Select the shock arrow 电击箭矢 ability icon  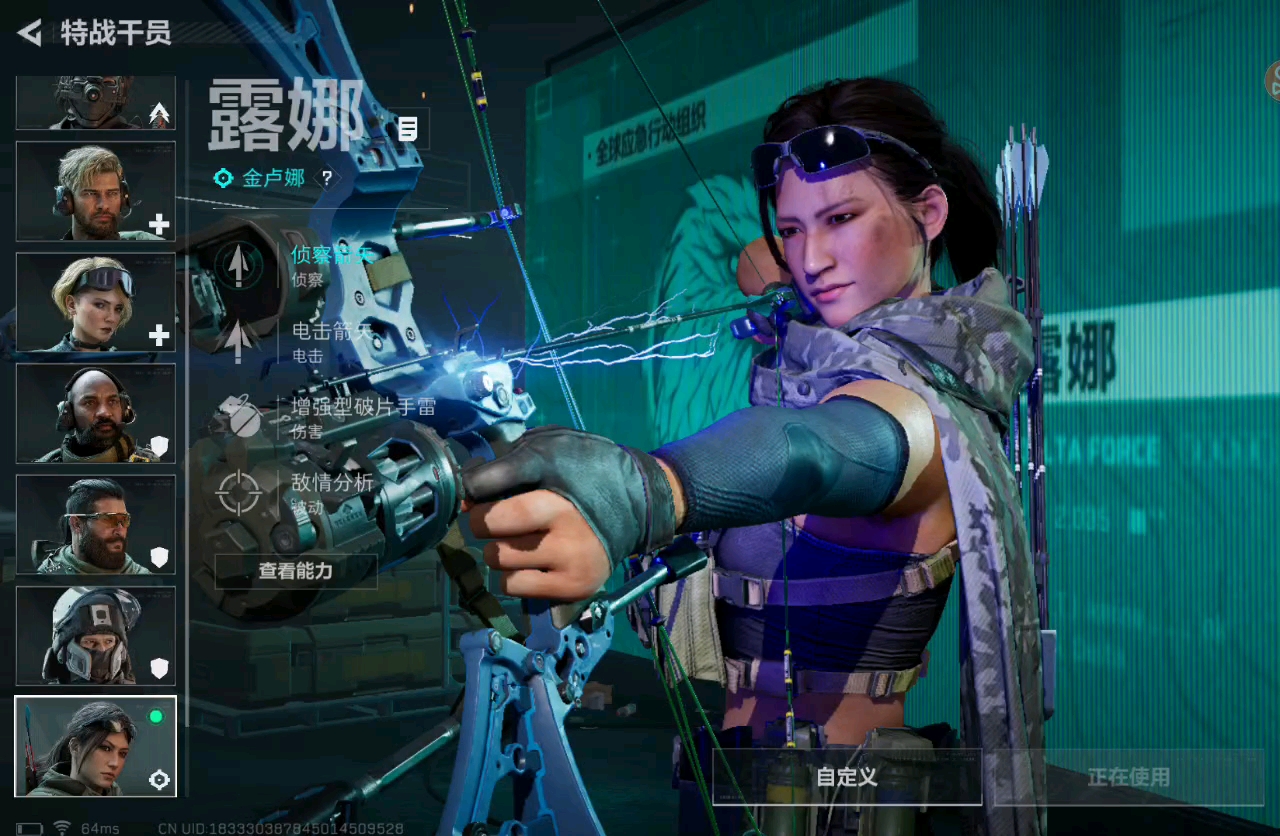[237, 341]
